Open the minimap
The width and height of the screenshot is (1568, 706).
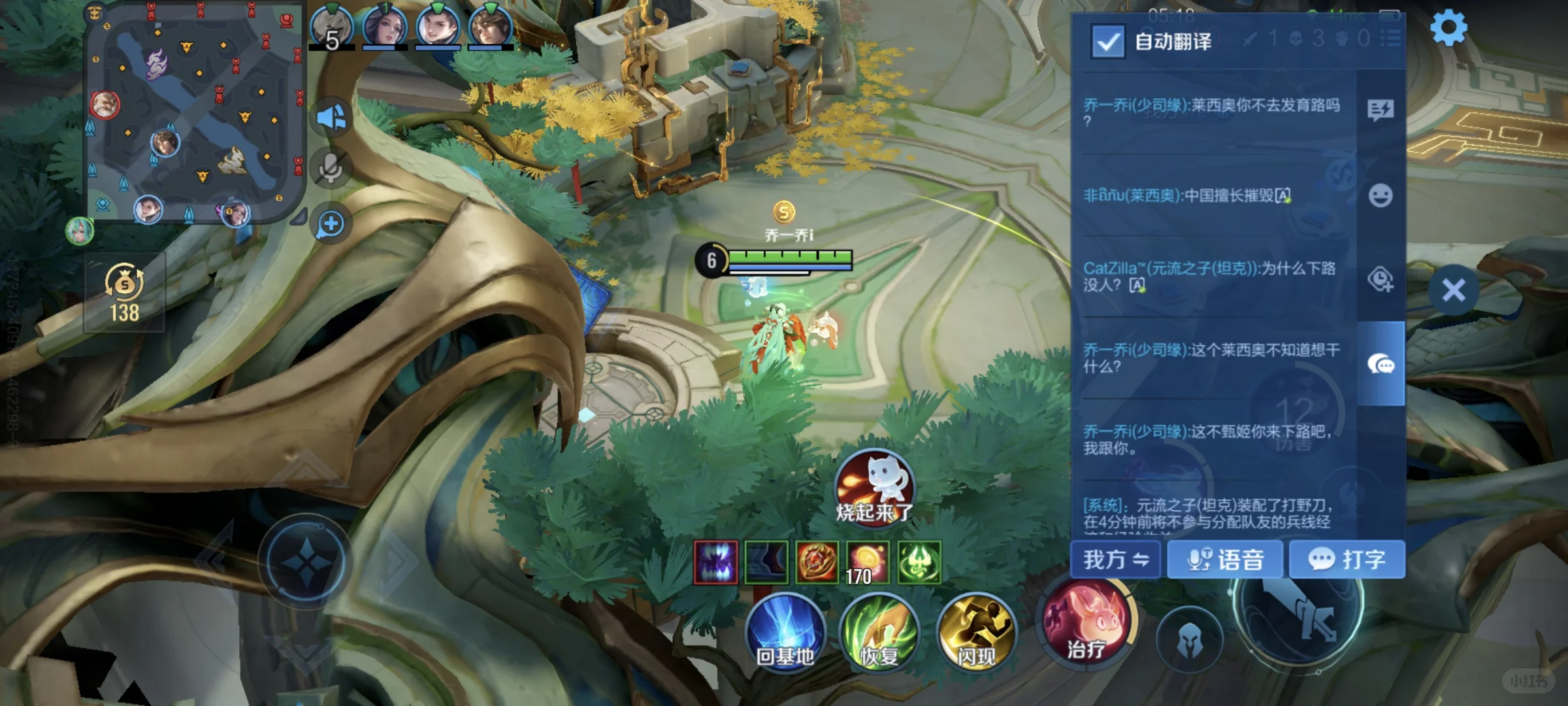196,111
